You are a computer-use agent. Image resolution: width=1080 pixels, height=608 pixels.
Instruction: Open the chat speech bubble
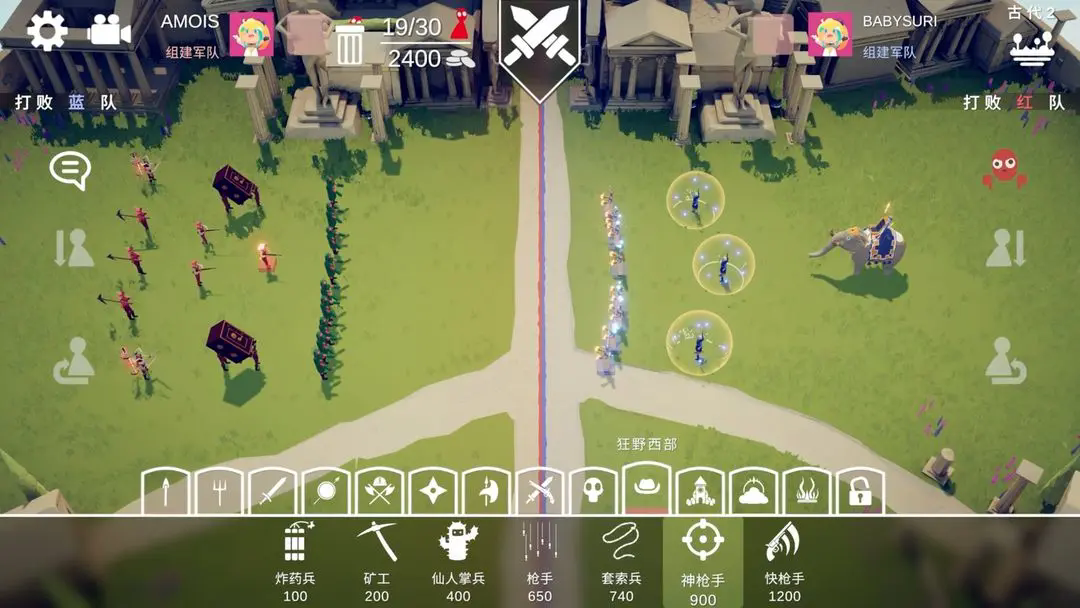coord(70,171)
